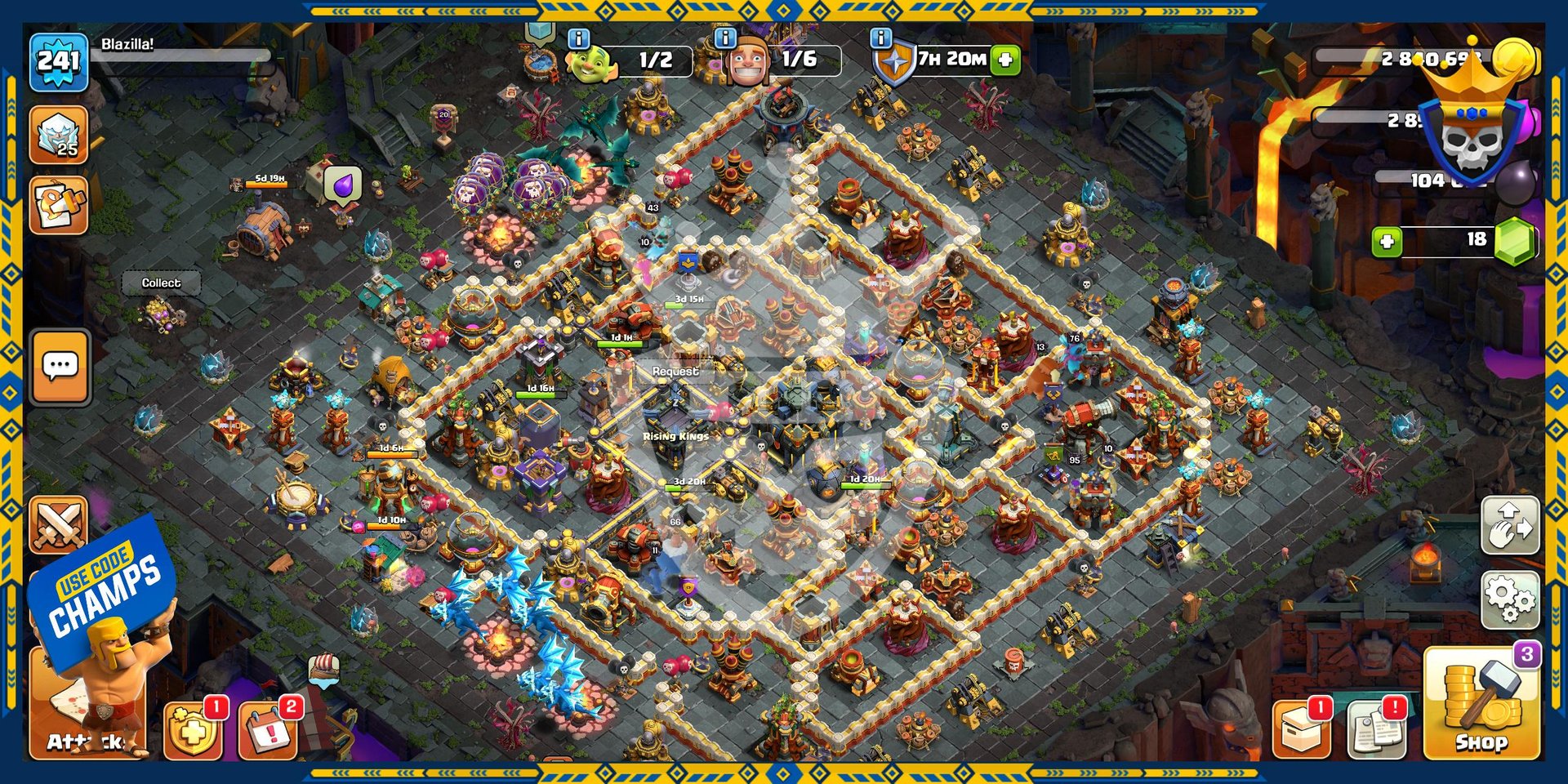Open the events calendar button

click(267, 728)
